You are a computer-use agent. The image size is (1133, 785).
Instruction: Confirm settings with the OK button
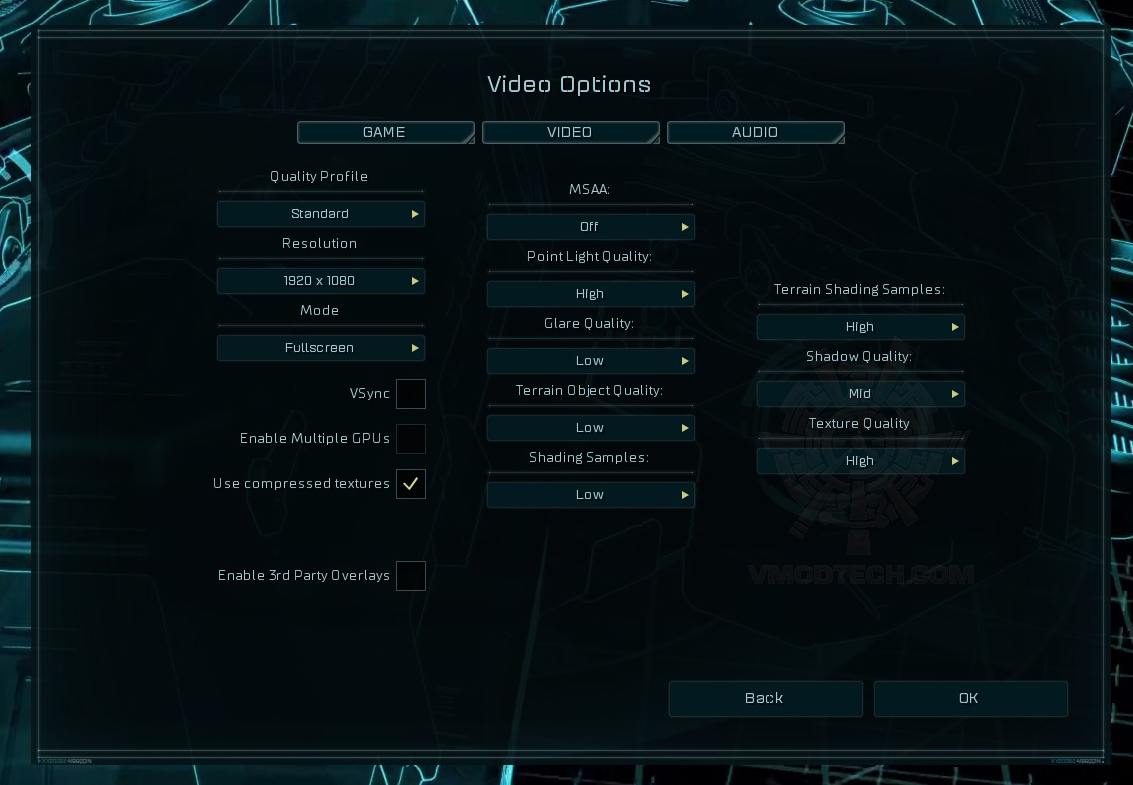970,699
